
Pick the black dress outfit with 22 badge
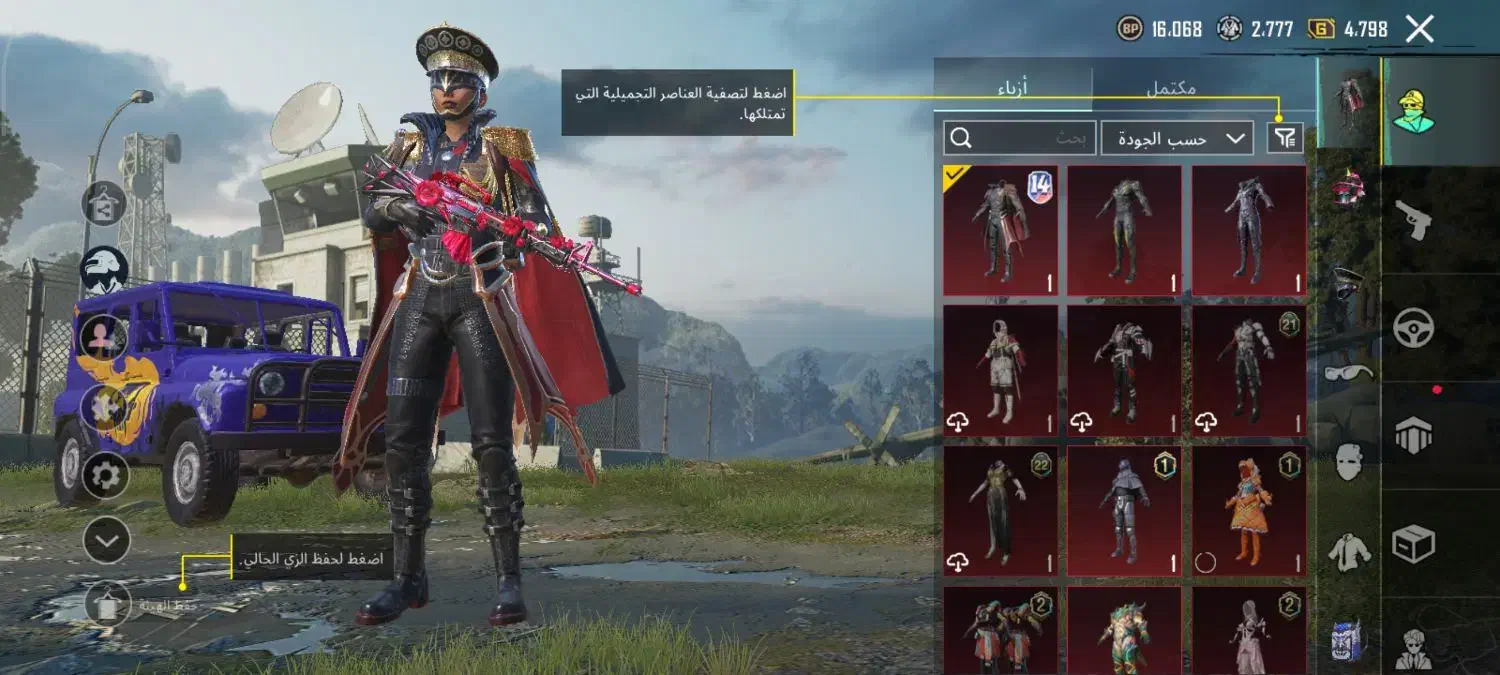click(1000, 511)
